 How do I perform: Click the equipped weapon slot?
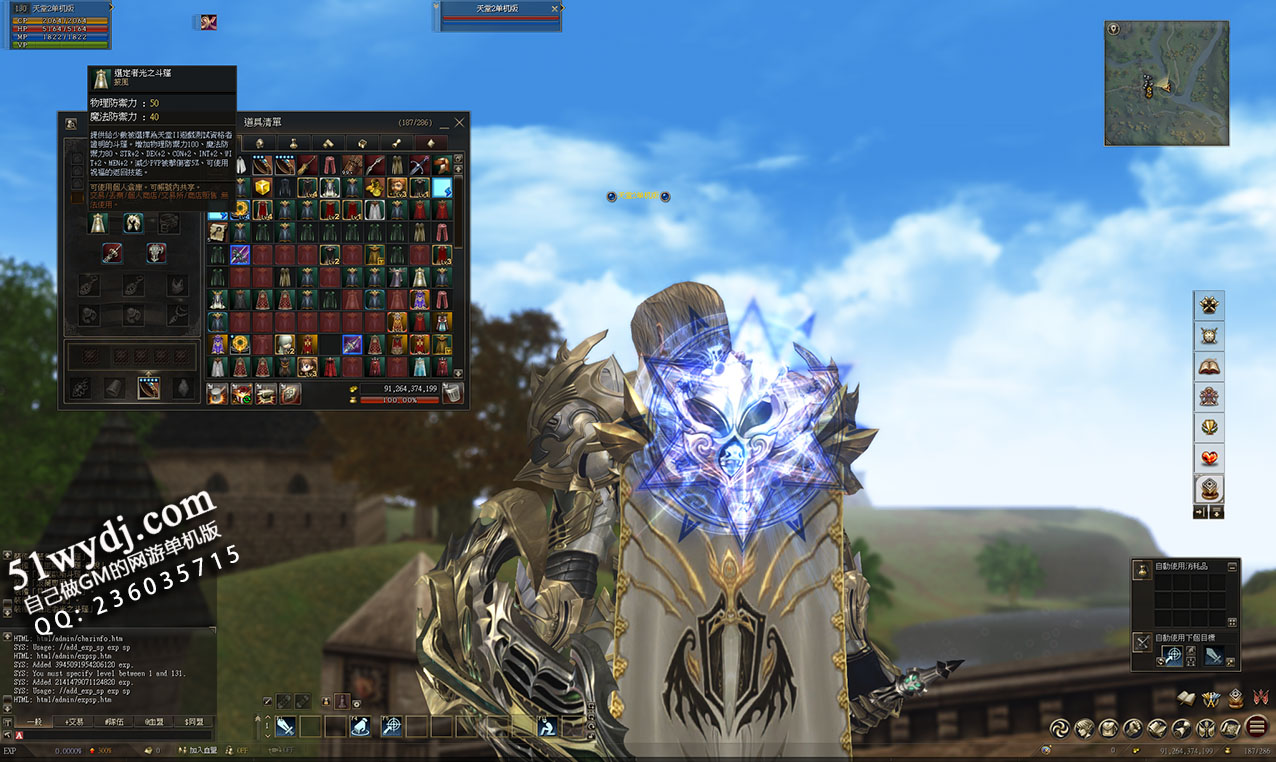111,254
